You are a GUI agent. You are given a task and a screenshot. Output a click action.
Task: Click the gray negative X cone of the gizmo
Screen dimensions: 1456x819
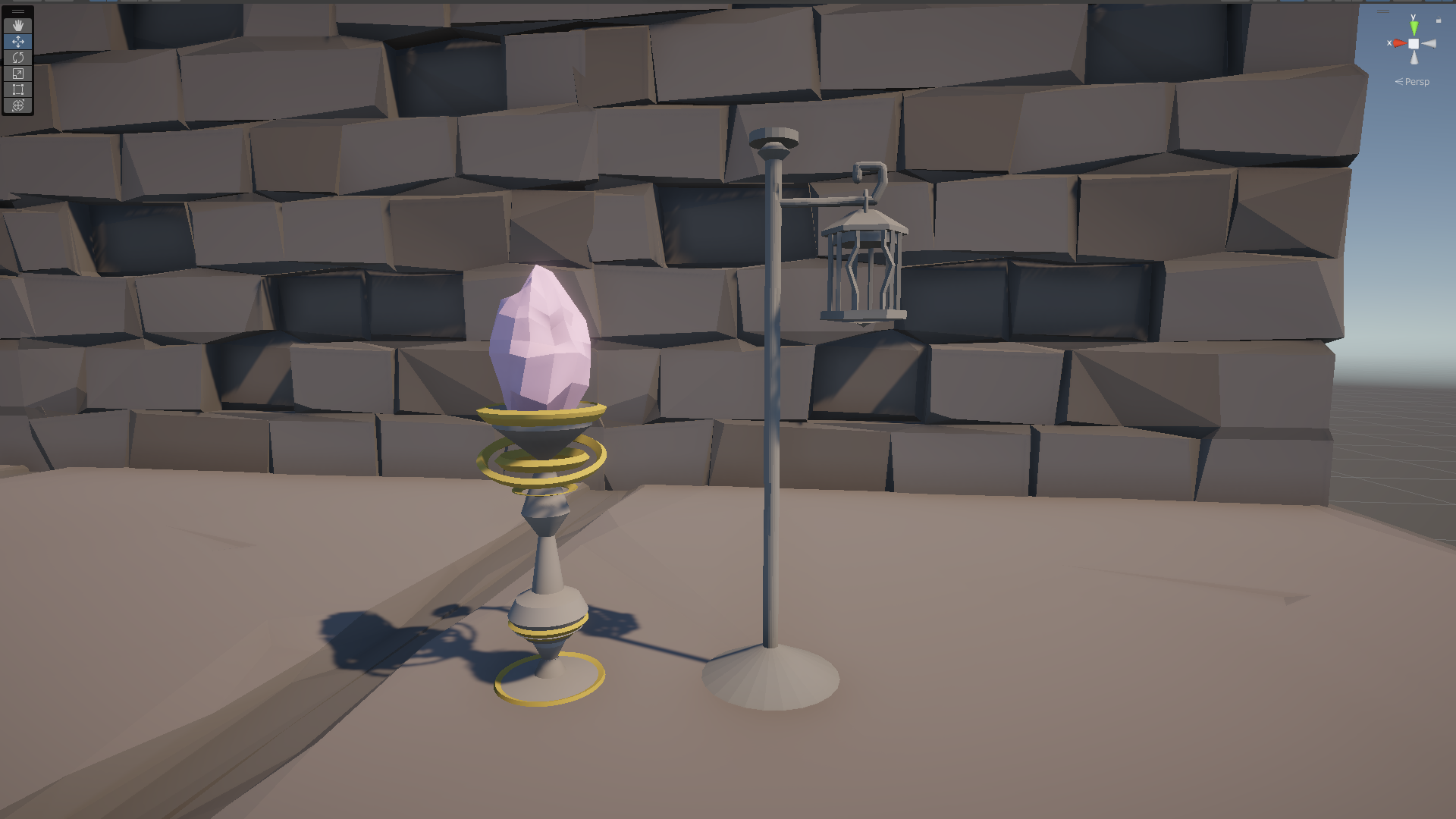pyautogui.click(x=1429, y=43)
